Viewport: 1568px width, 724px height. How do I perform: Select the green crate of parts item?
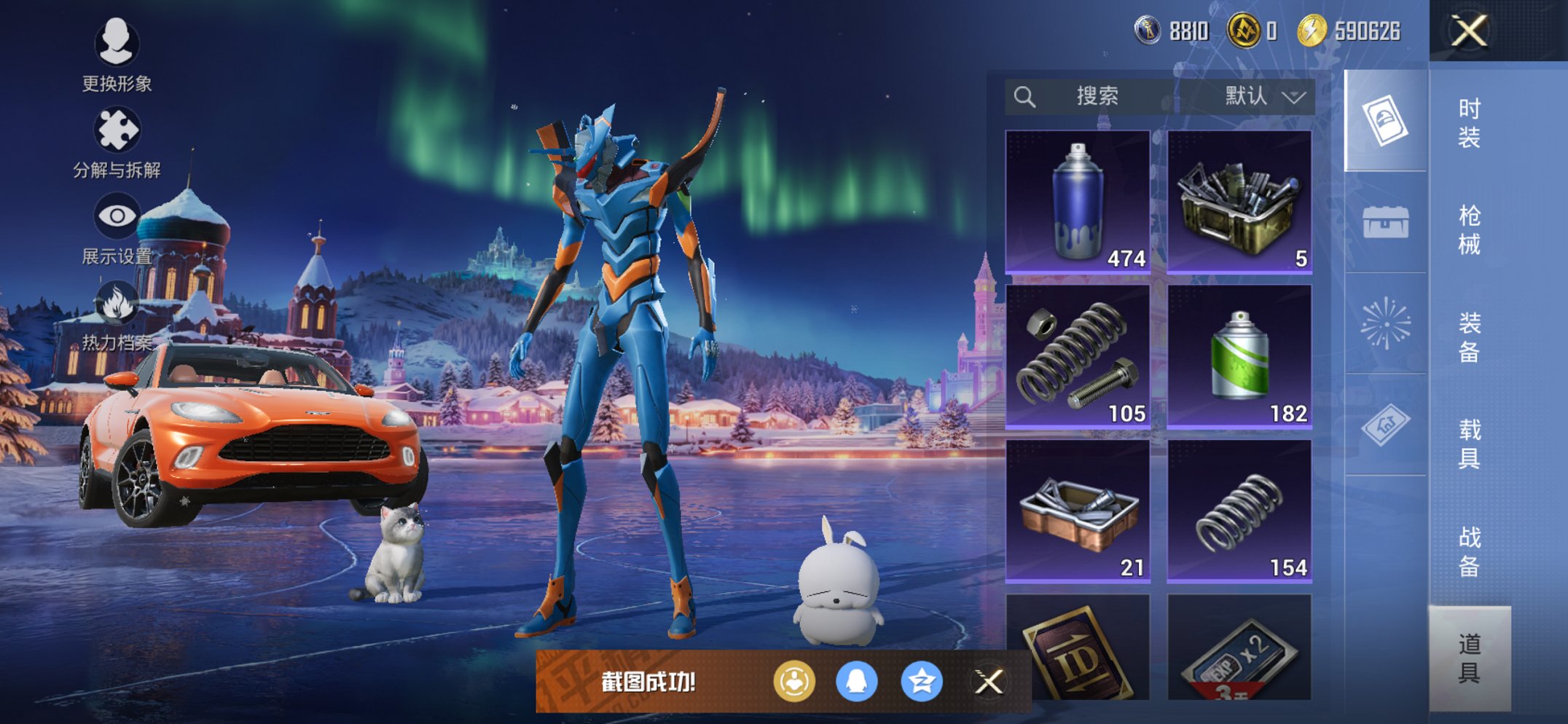pos(1239,202)
